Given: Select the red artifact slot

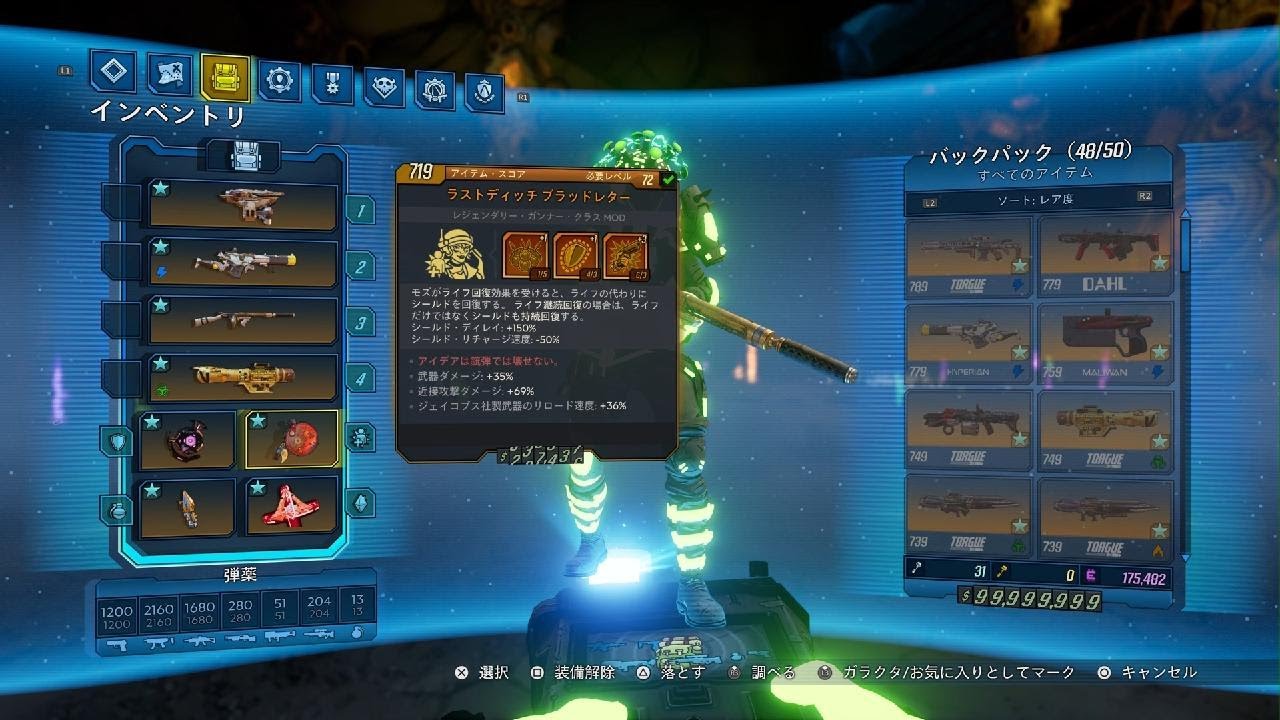Looking at the screenshot, I should [292, 505].
